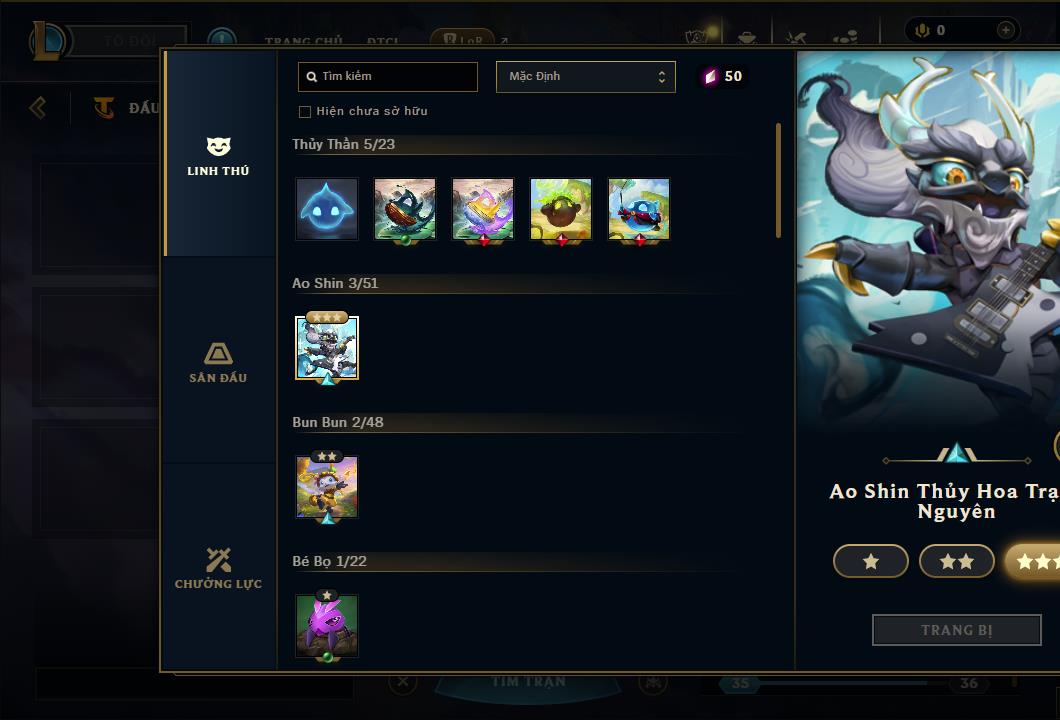Image resolution: width=1060 pixels, height=720 pixels.
Task: Select the Thủy Thần with yellow book
Action: coord(483,209)
